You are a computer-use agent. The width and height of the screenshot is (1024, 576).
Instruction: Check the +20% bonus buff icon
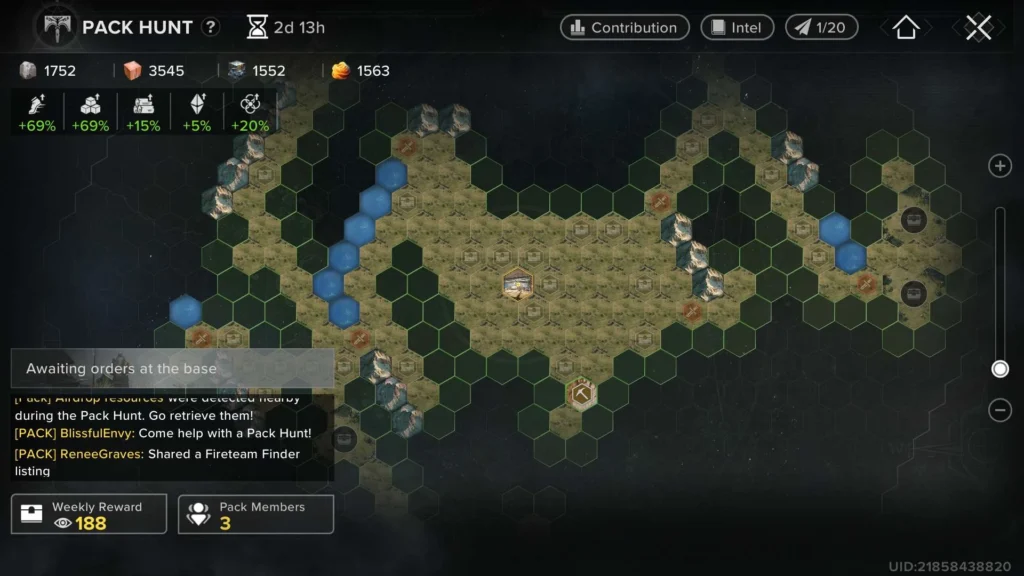click(250, 112)
